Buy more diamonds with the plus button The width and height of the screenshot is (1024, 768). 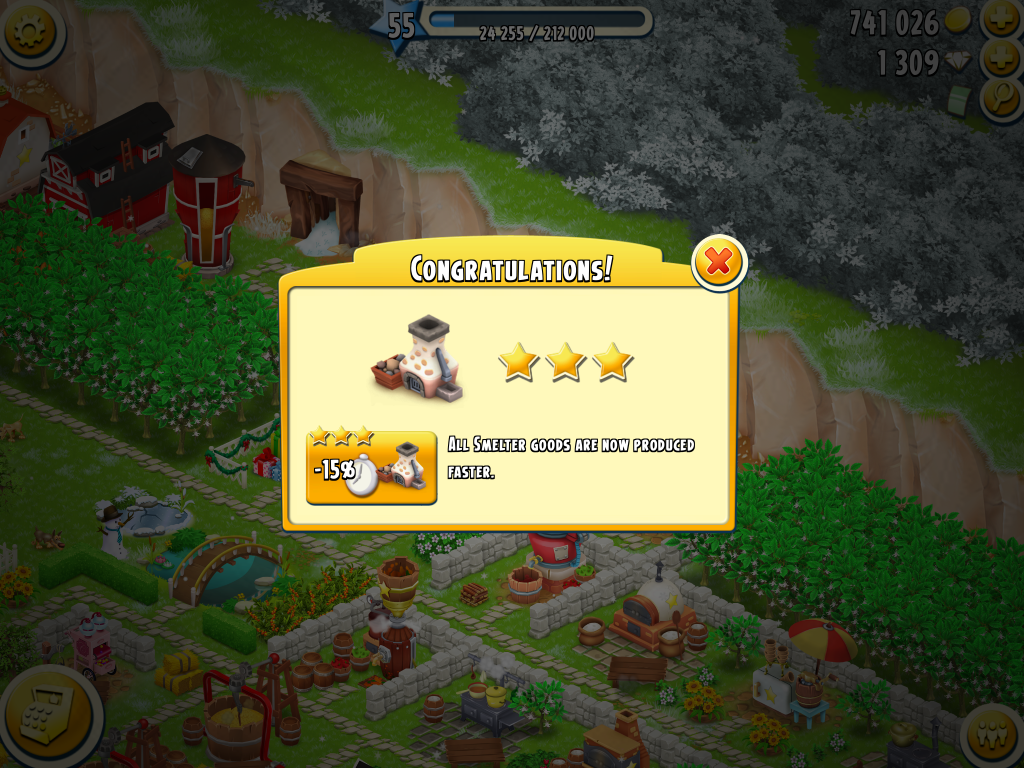1000,60
